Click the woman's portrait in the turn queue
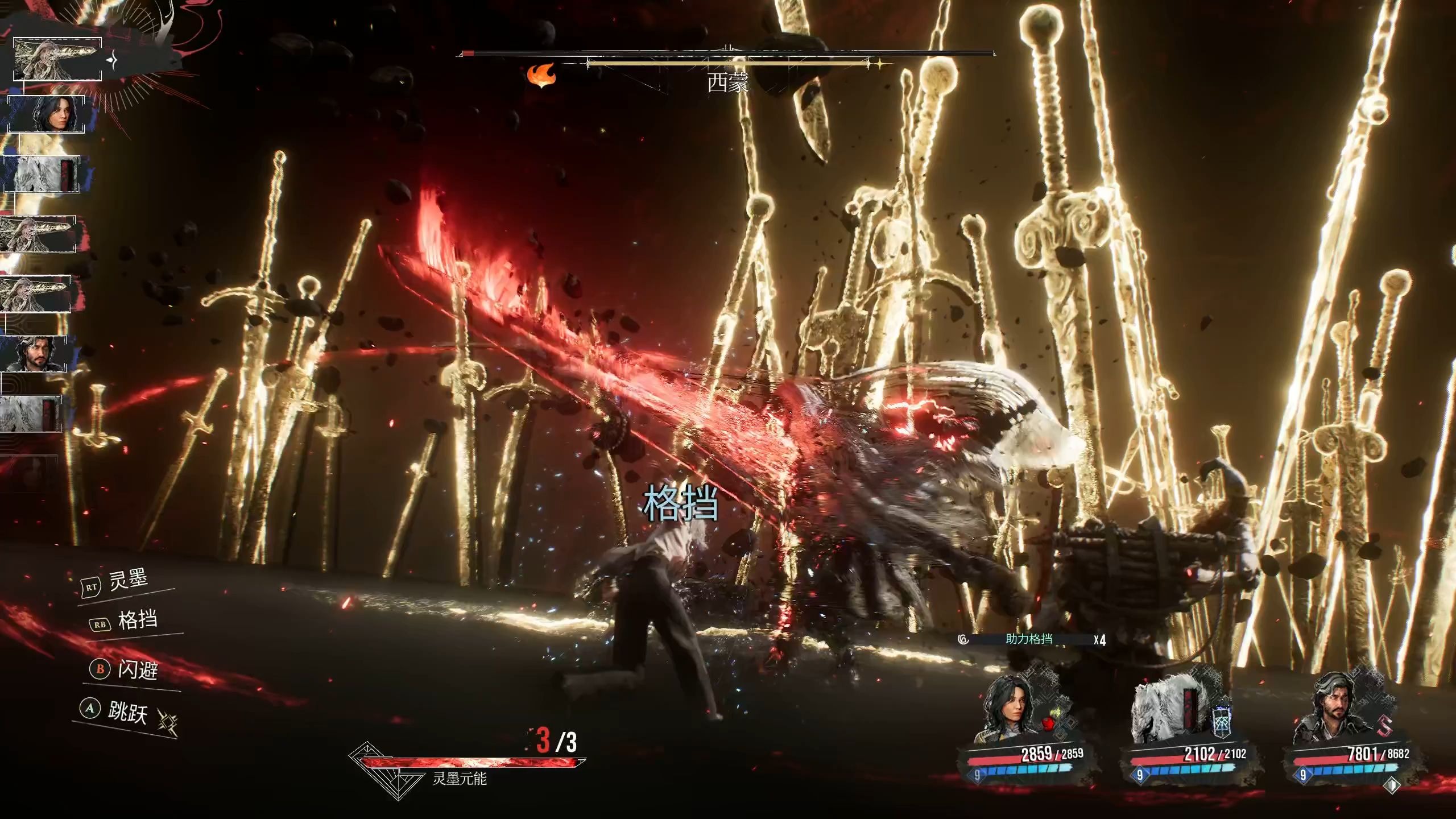The width and height of the screenshot is (1456, 819). point(47,114)
